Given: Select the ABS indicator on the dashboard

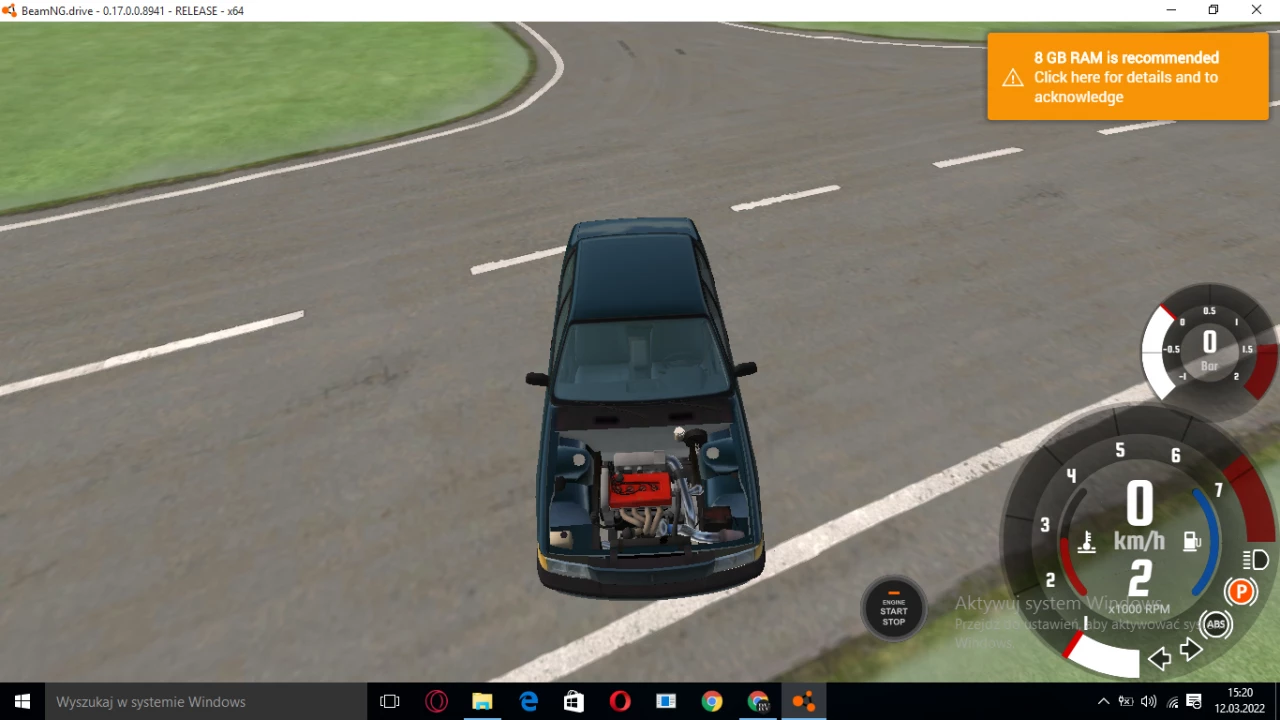Looking at the screenshot, I should pyautogui.click(x=1216, y=624).
